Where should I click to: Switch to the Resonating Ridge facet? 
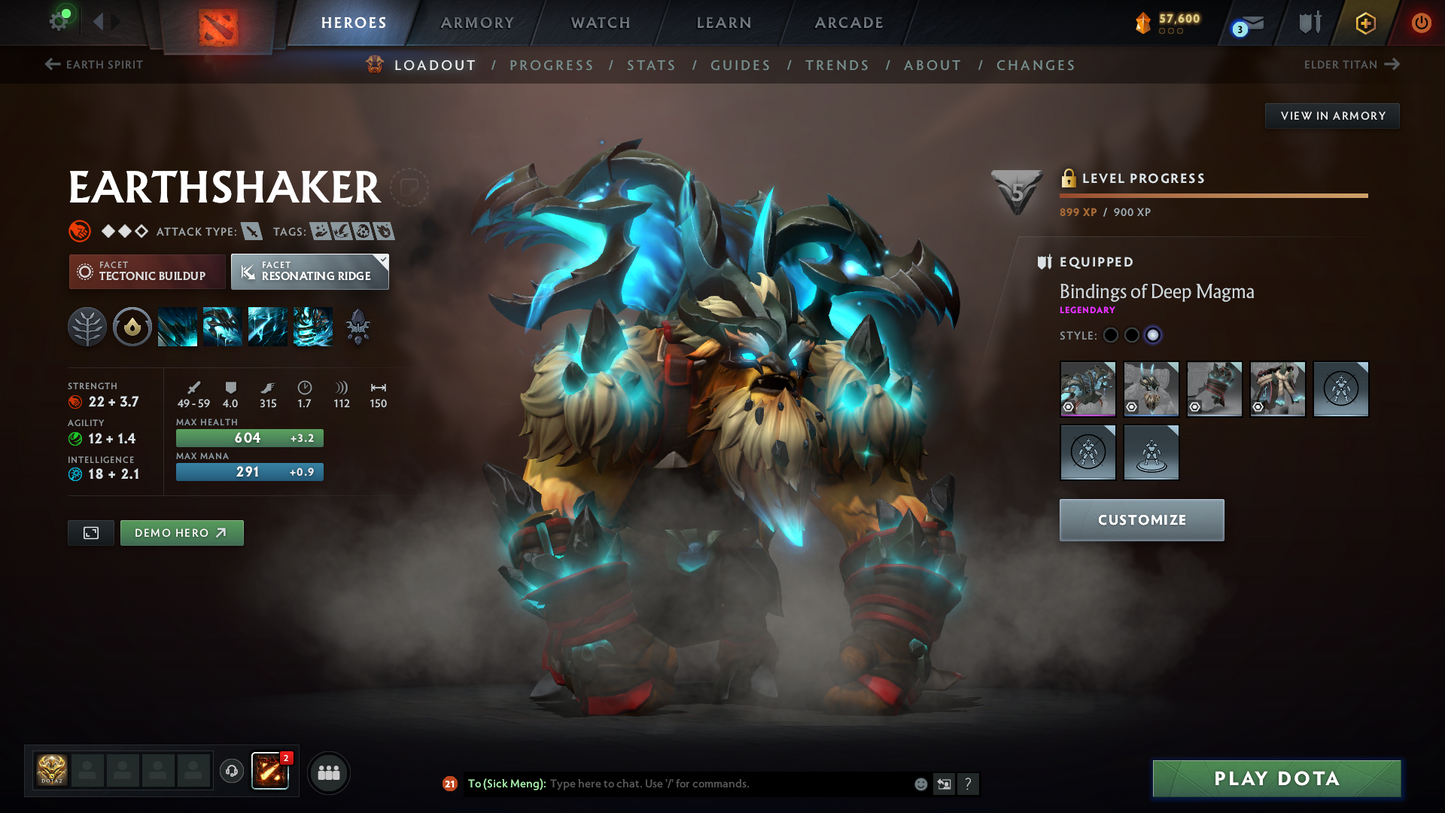[305, 271]
